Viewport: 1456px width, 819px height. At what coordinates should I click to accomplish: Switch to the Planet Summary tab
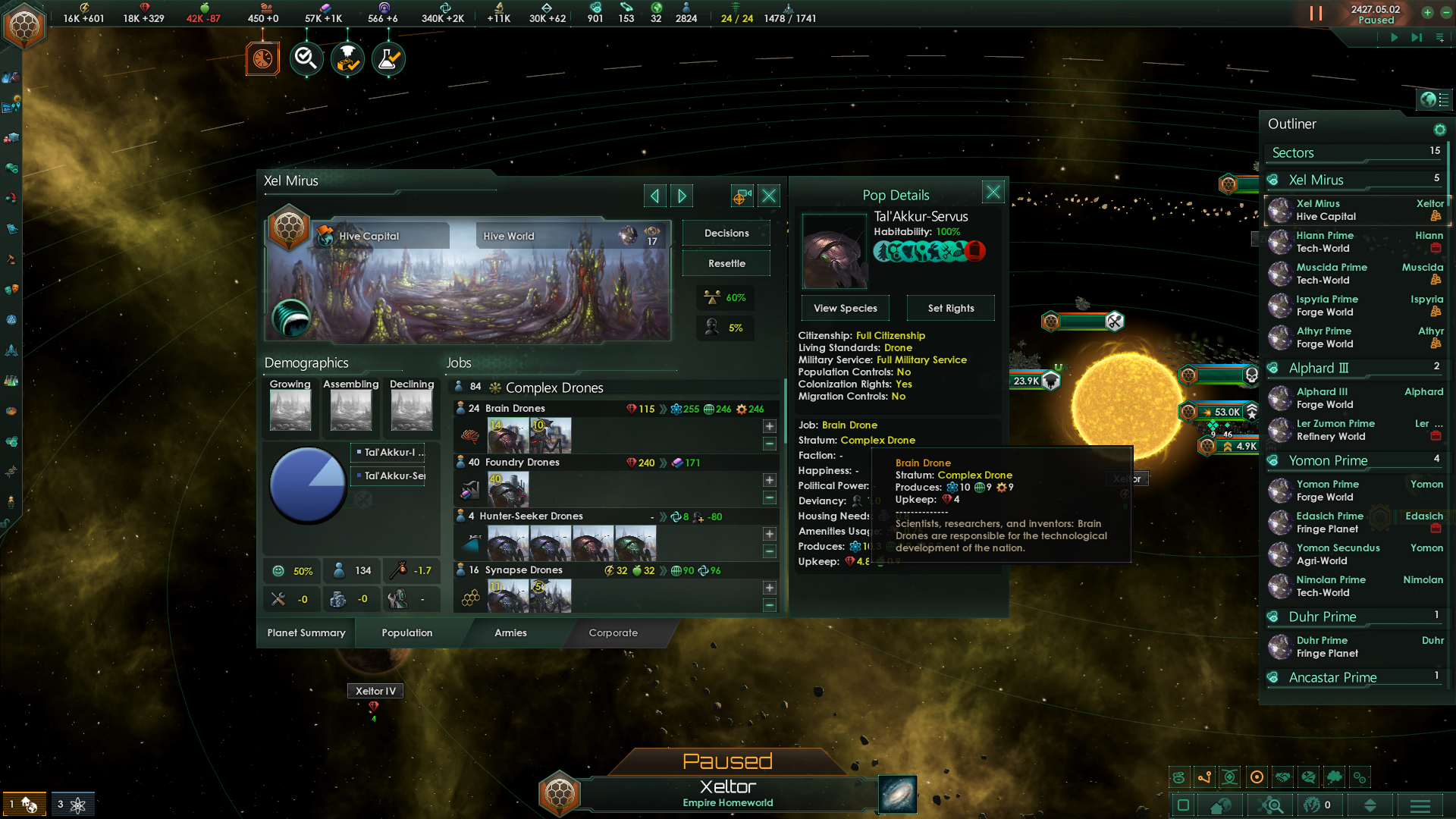306,632
